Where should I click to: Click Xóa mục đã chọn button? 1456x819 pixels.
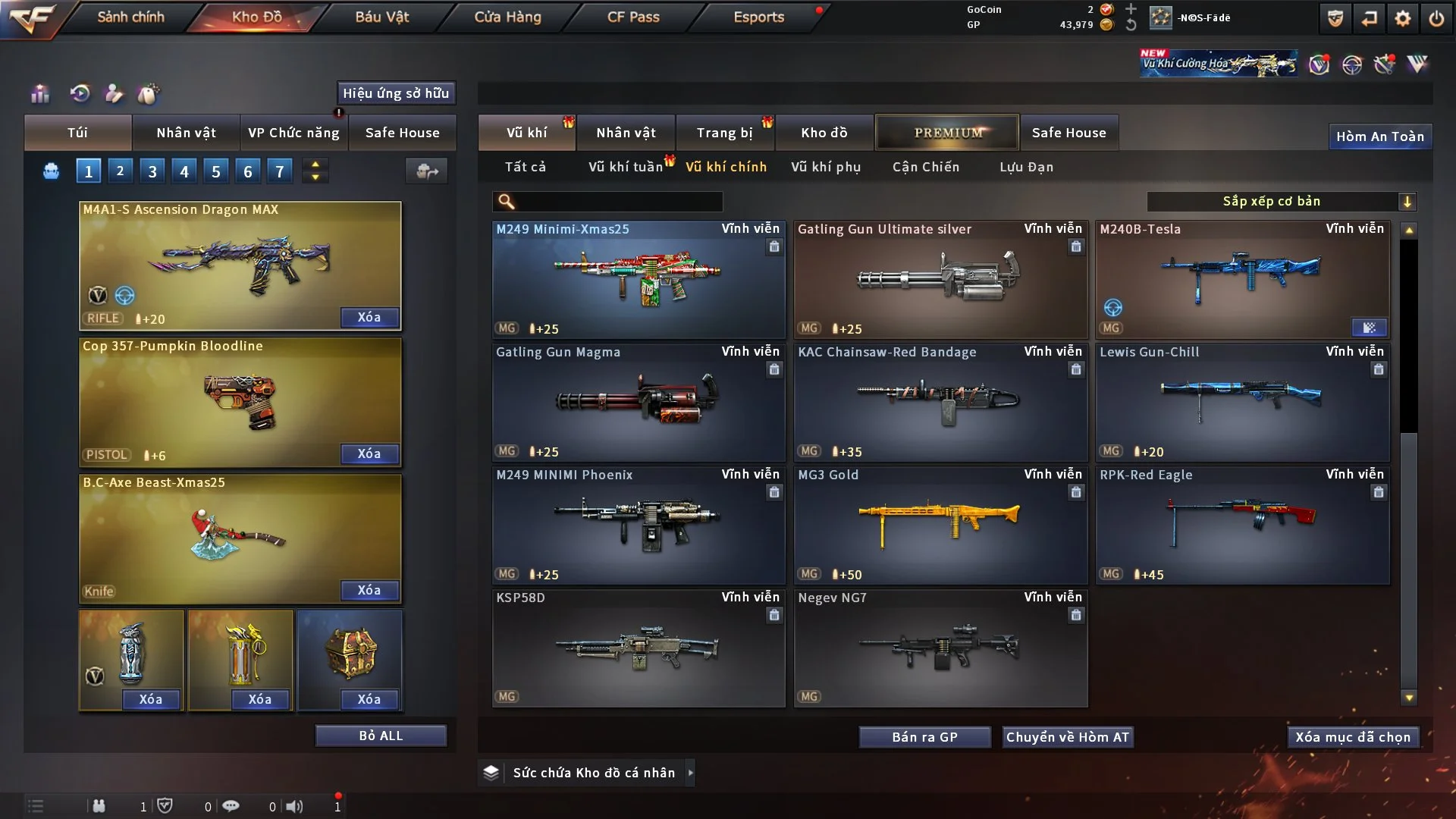click(1352, 737)
